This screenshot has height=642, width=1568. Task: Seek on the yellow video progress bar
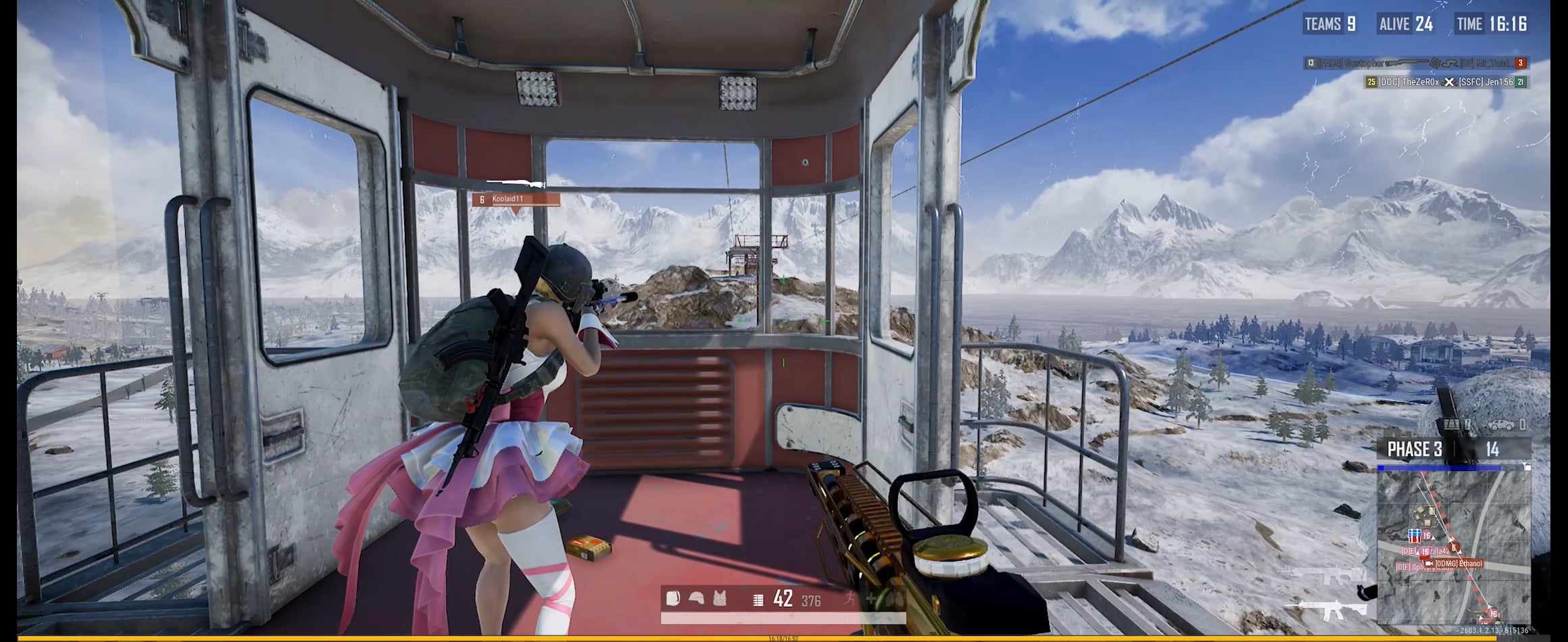[784, 637]
